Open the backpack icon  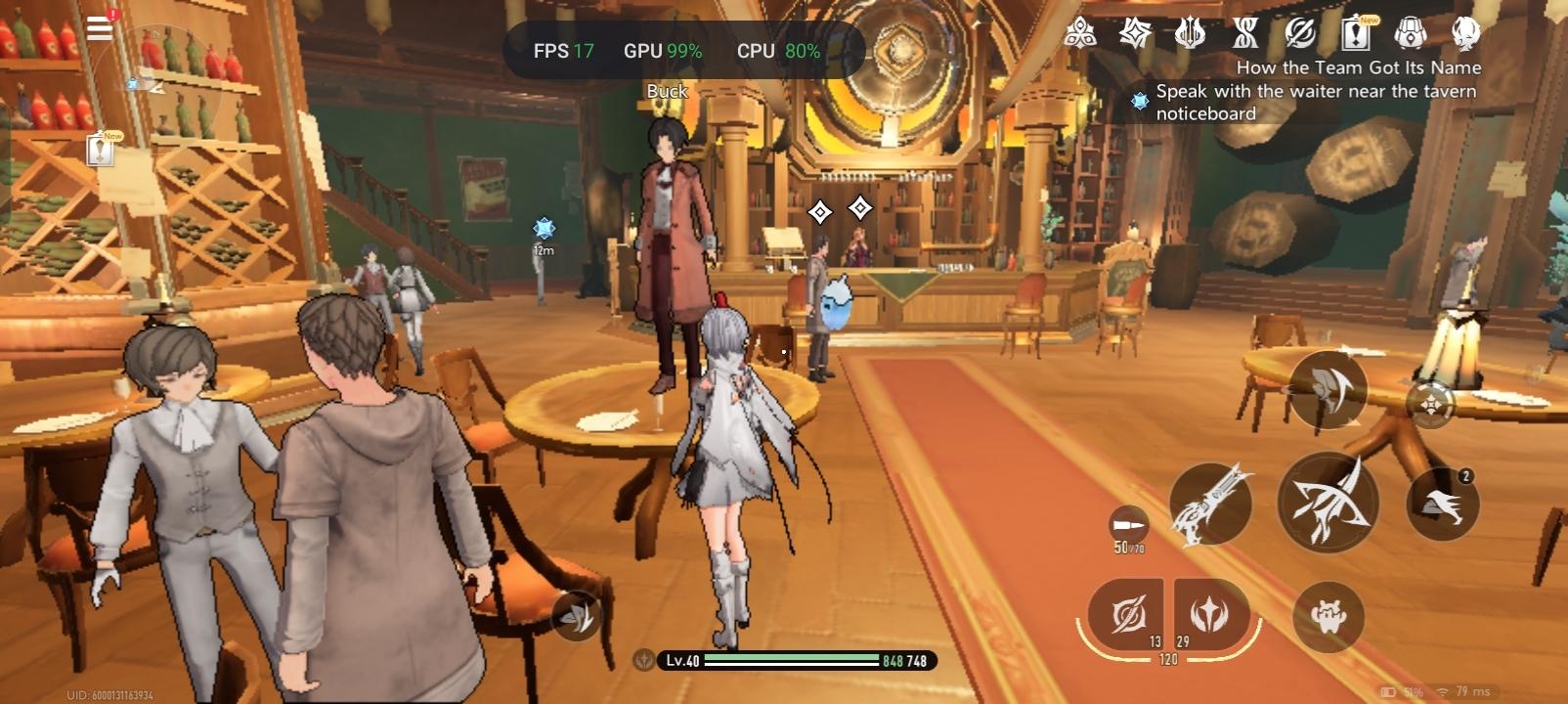point(1410,34)
